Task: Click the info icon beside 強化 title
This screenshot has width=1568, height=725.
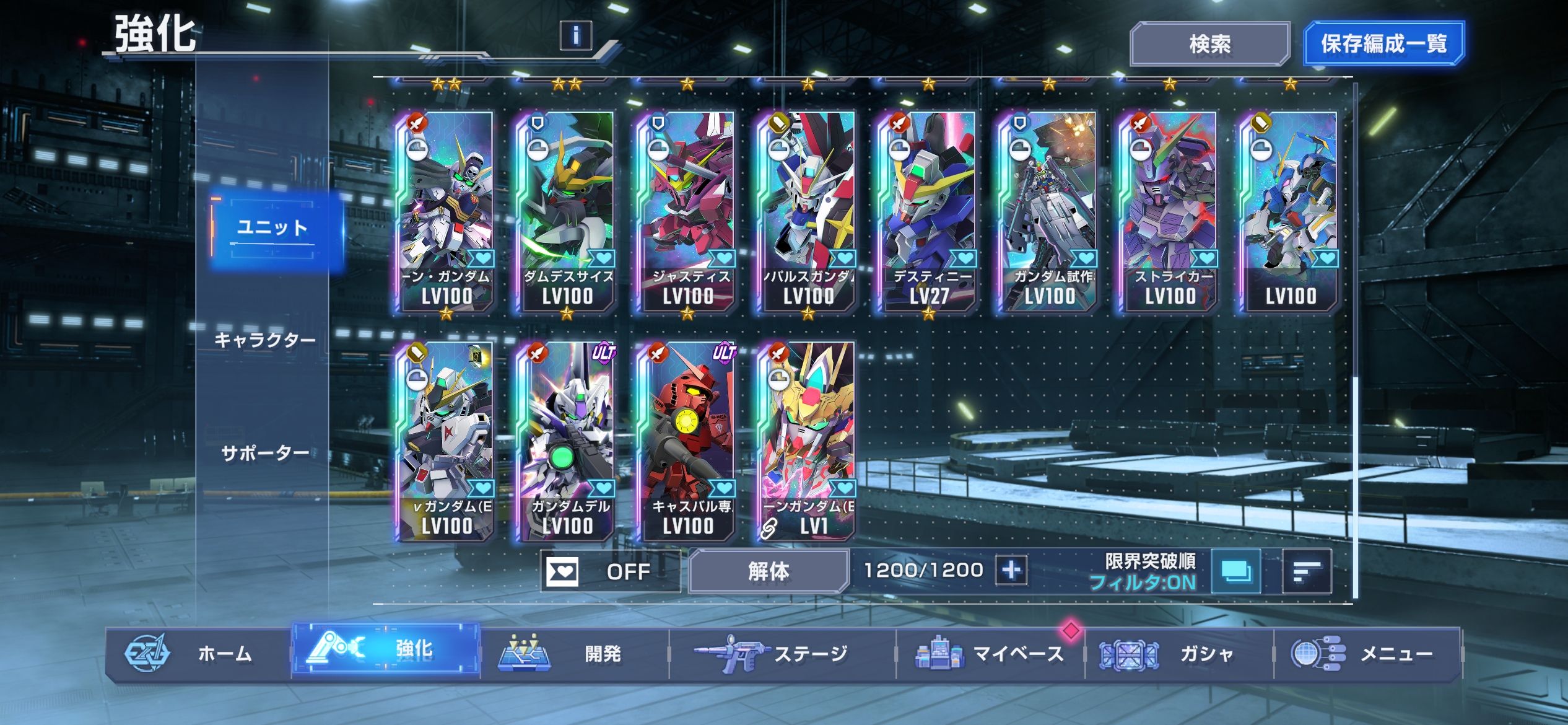Action: [575, 35]
